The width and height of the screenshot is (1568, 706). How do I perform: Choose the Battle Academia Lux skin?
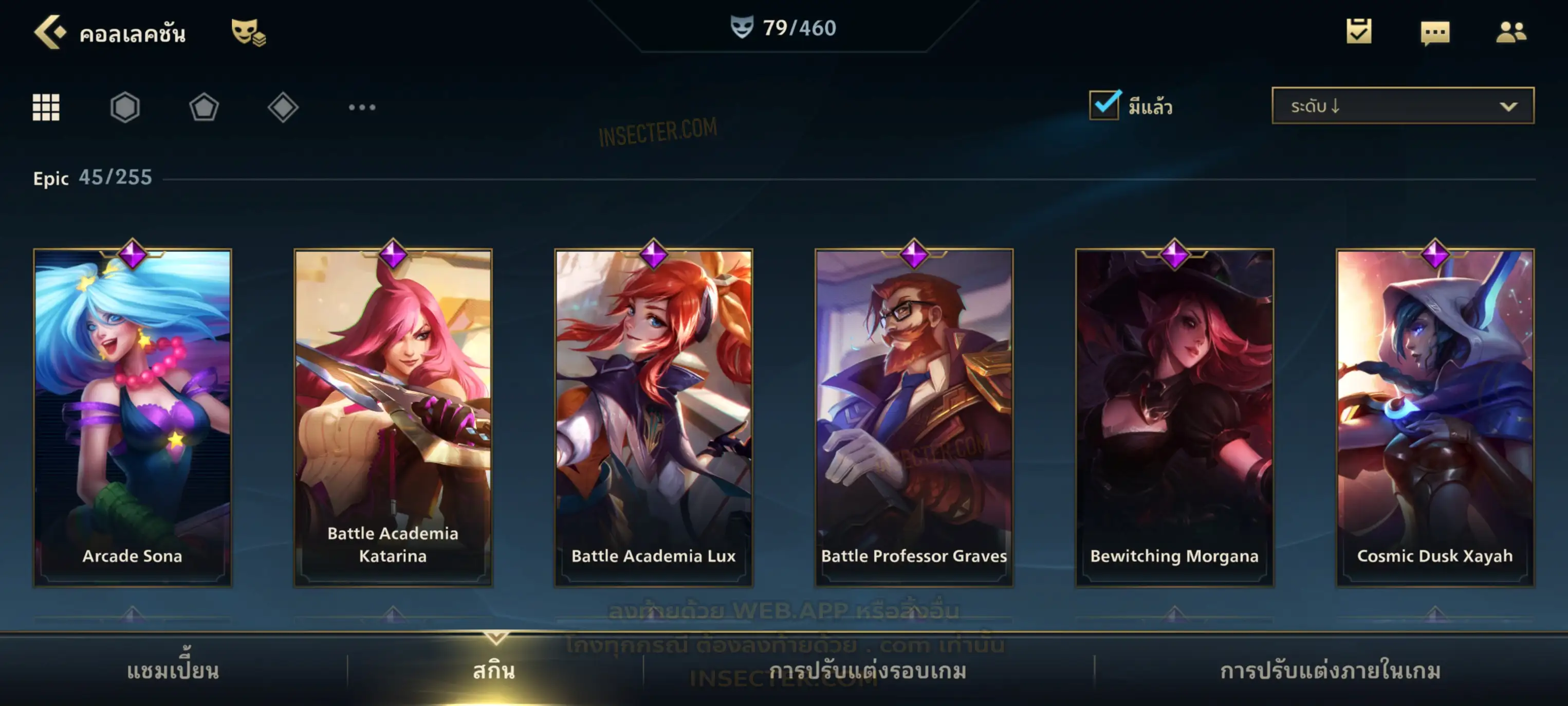click(653, 417)
